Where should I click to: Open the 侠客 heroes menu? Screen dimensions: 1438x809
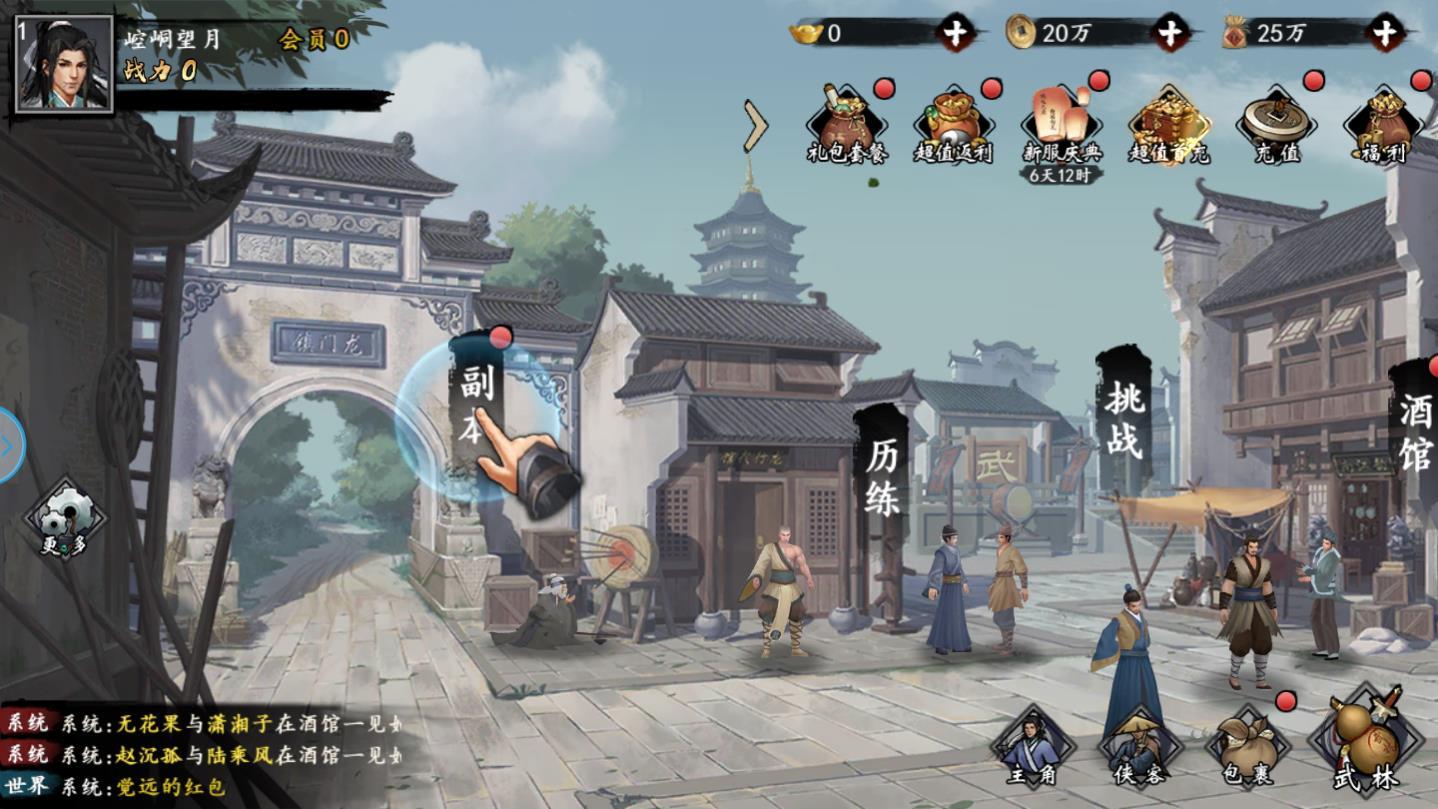[1138, 749]
